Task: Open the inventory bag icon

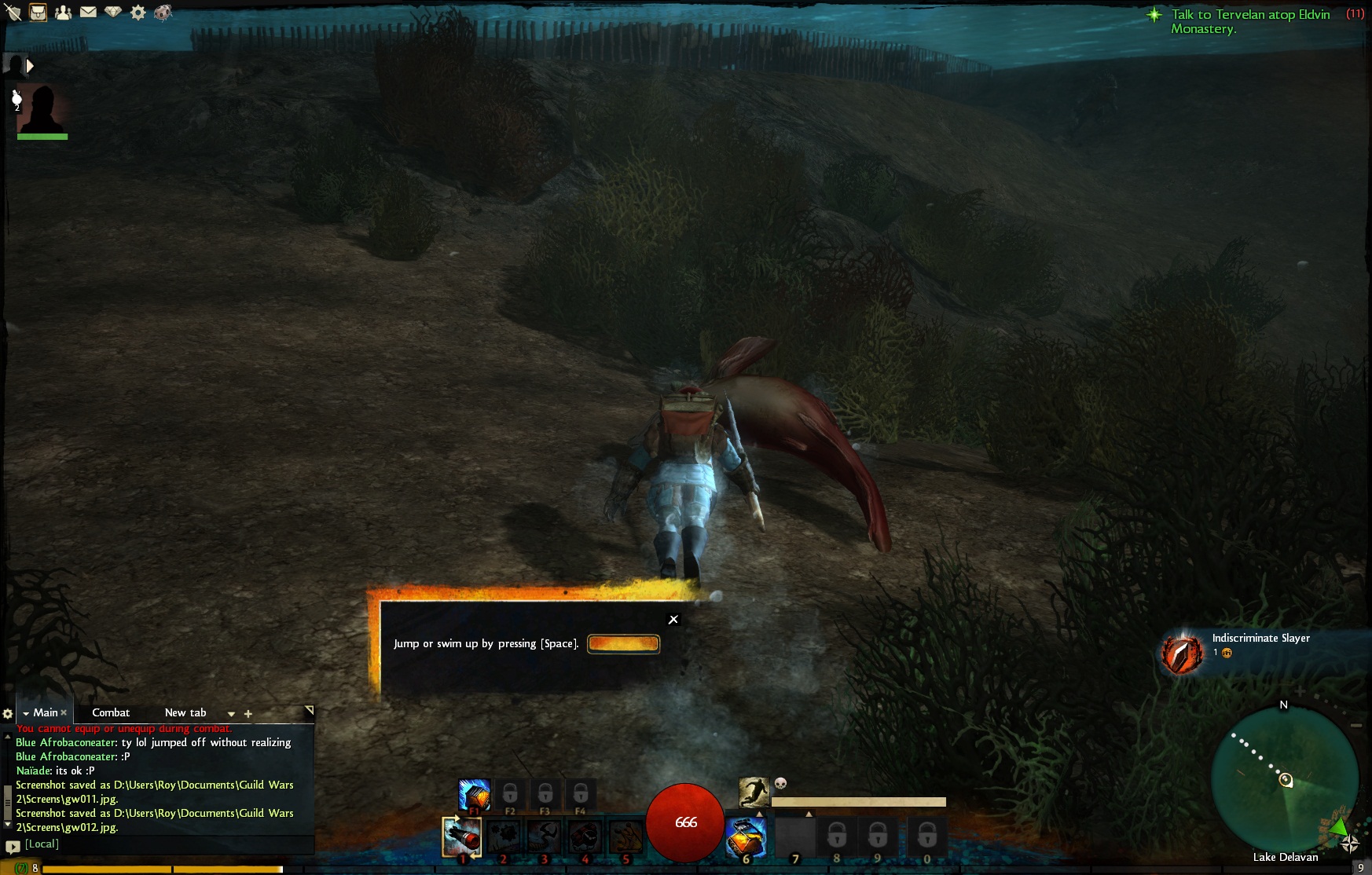Action: pyautogui.click(x=38, y=13)
